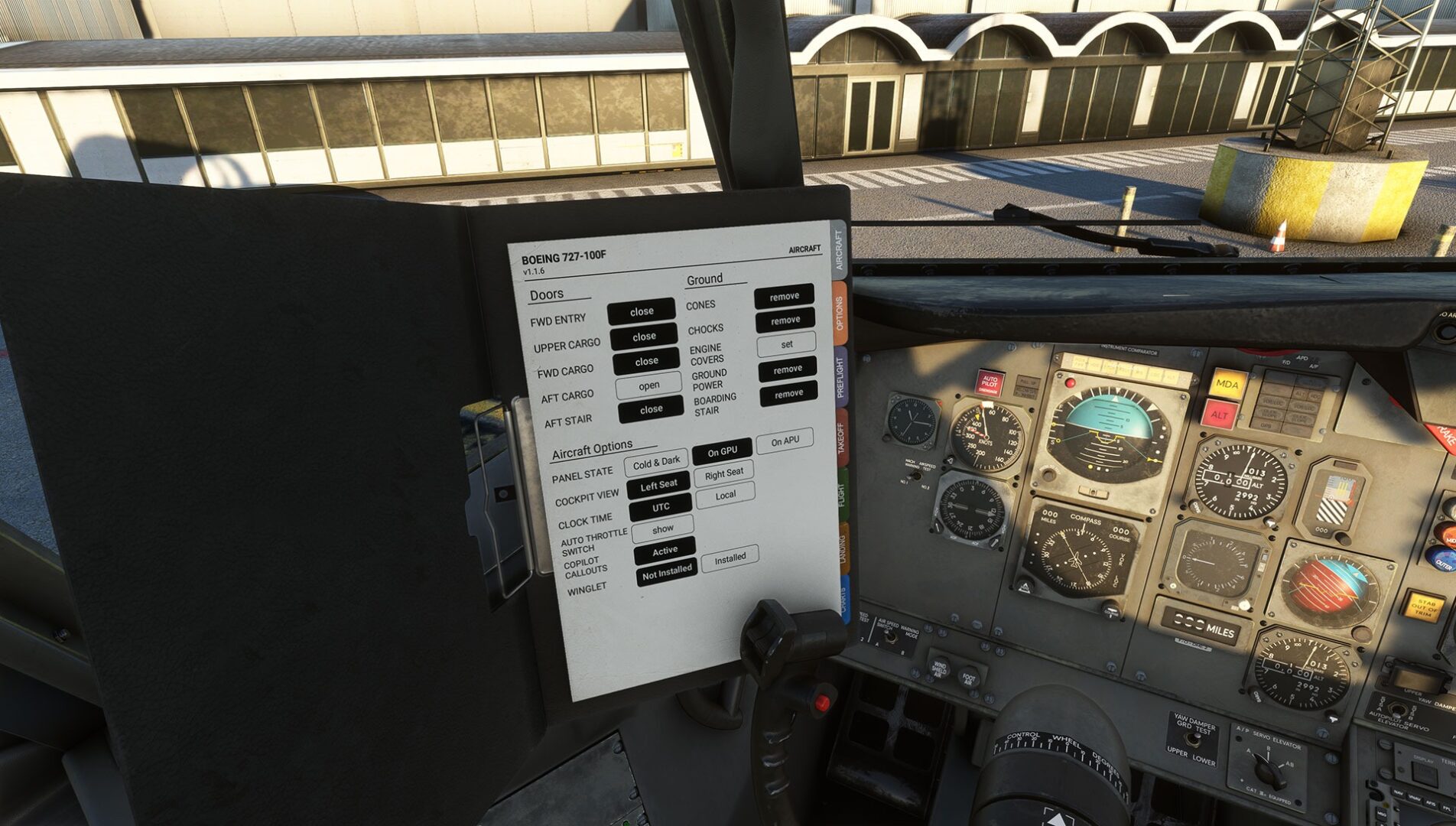Open the AFT CARGO door

(x=648, y=385)
